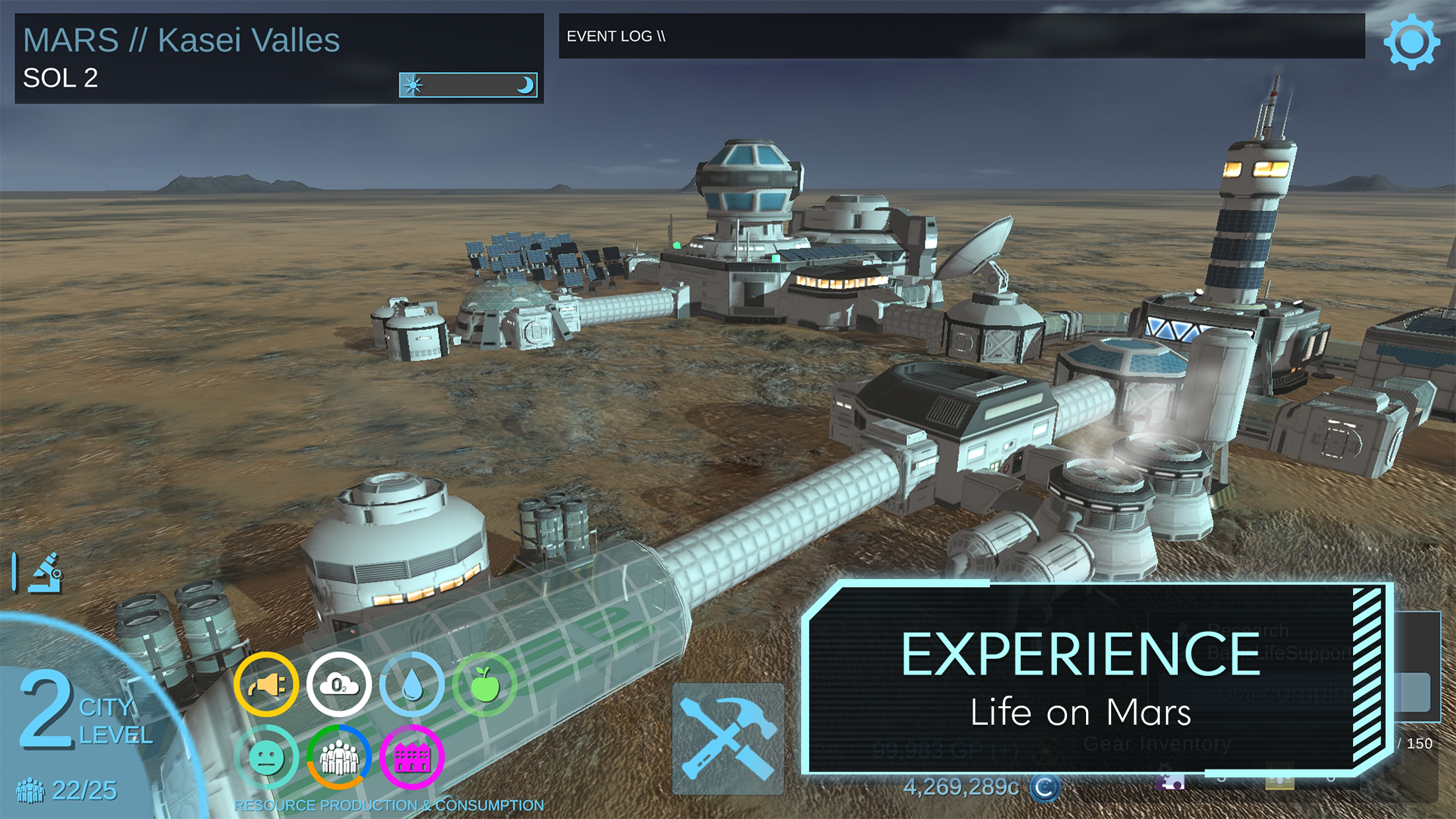The width and height of the screenshot is (1456, 819).
Task: Open the power resource indicator
Action: click(x=266, y=683)
